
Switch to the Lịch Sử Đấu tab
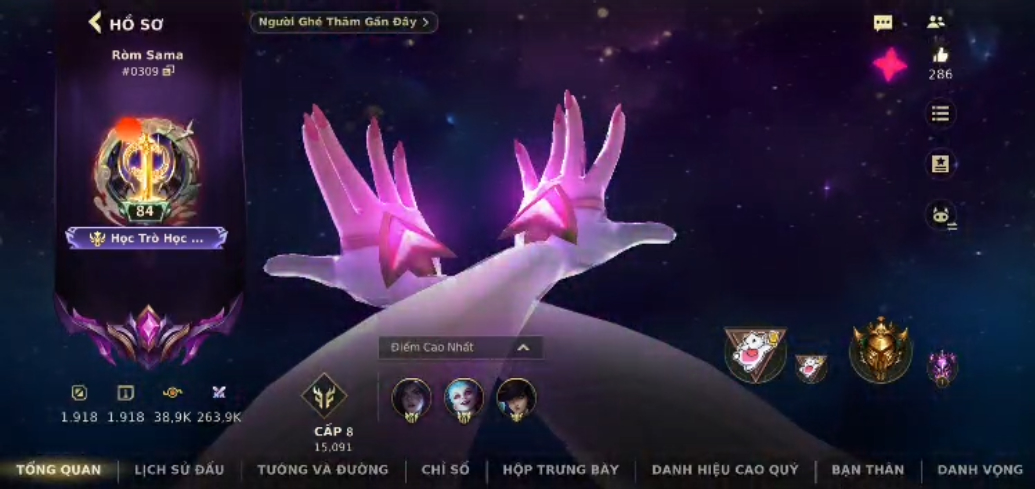tap(179, 469)
